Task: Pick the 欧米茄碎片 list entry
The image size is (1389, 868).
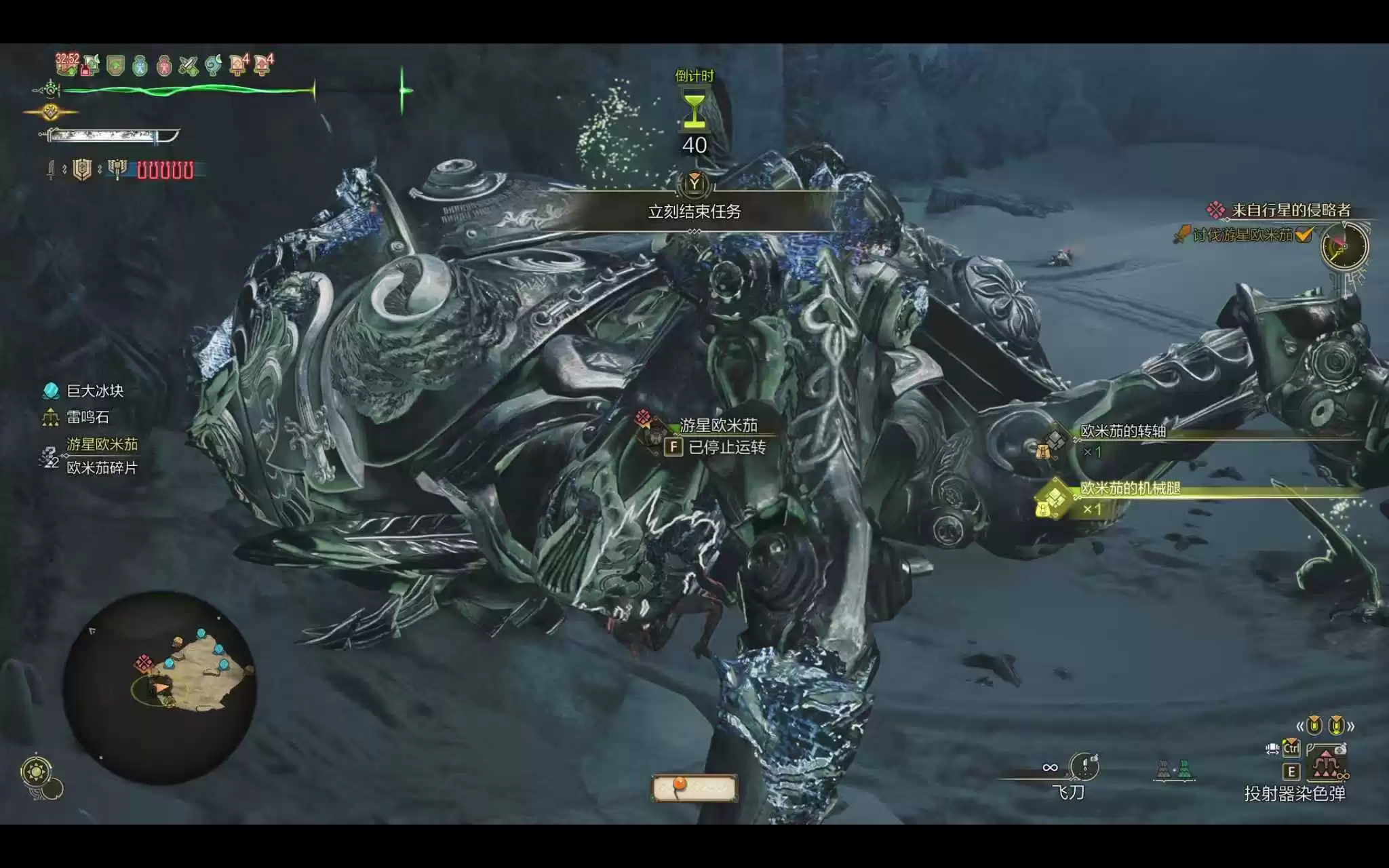Action: tap(102, 468)
